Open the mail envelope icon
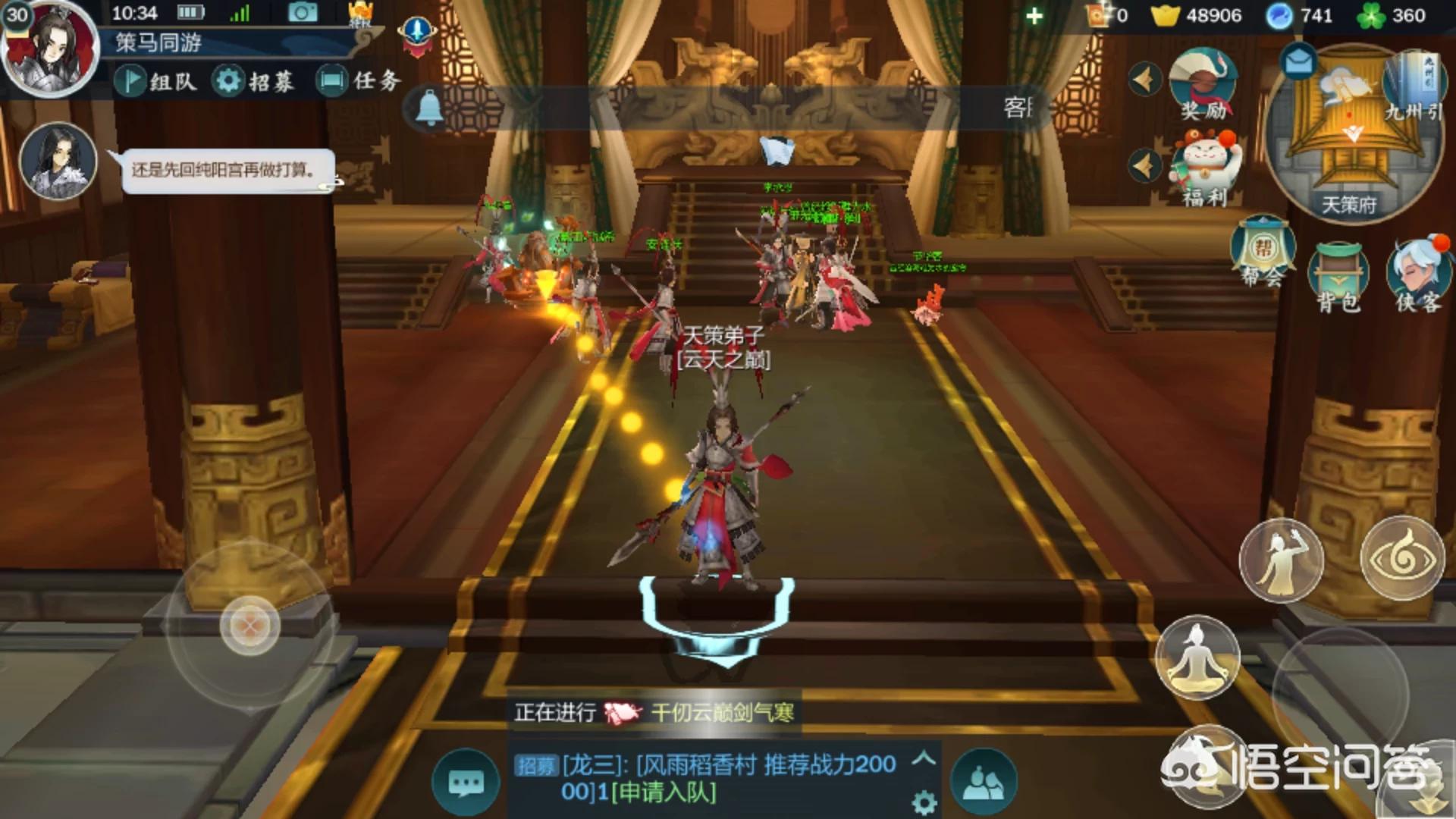 1298,61
